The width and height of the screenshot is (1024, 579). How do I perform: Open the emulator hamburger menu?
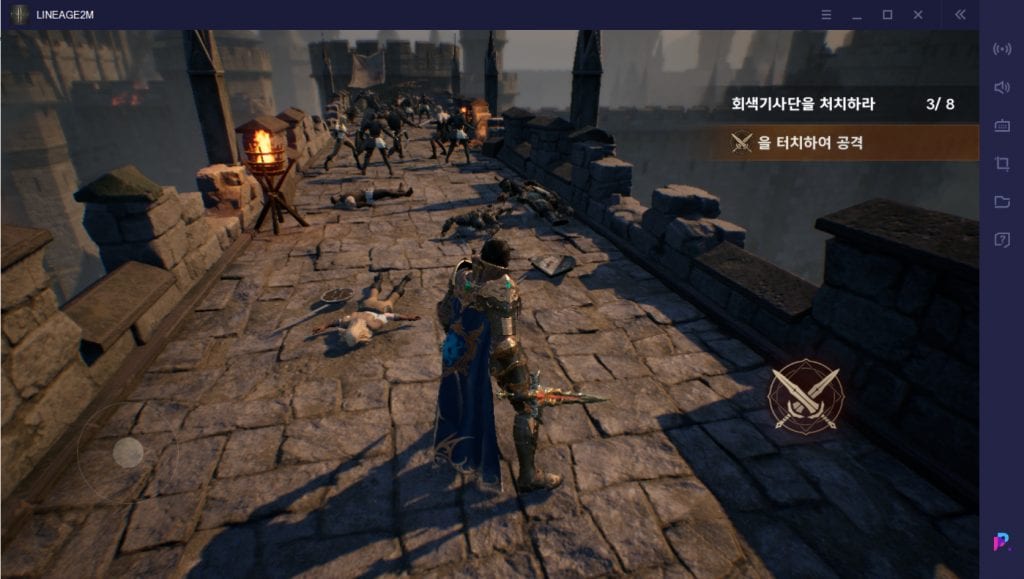point(826,15)
